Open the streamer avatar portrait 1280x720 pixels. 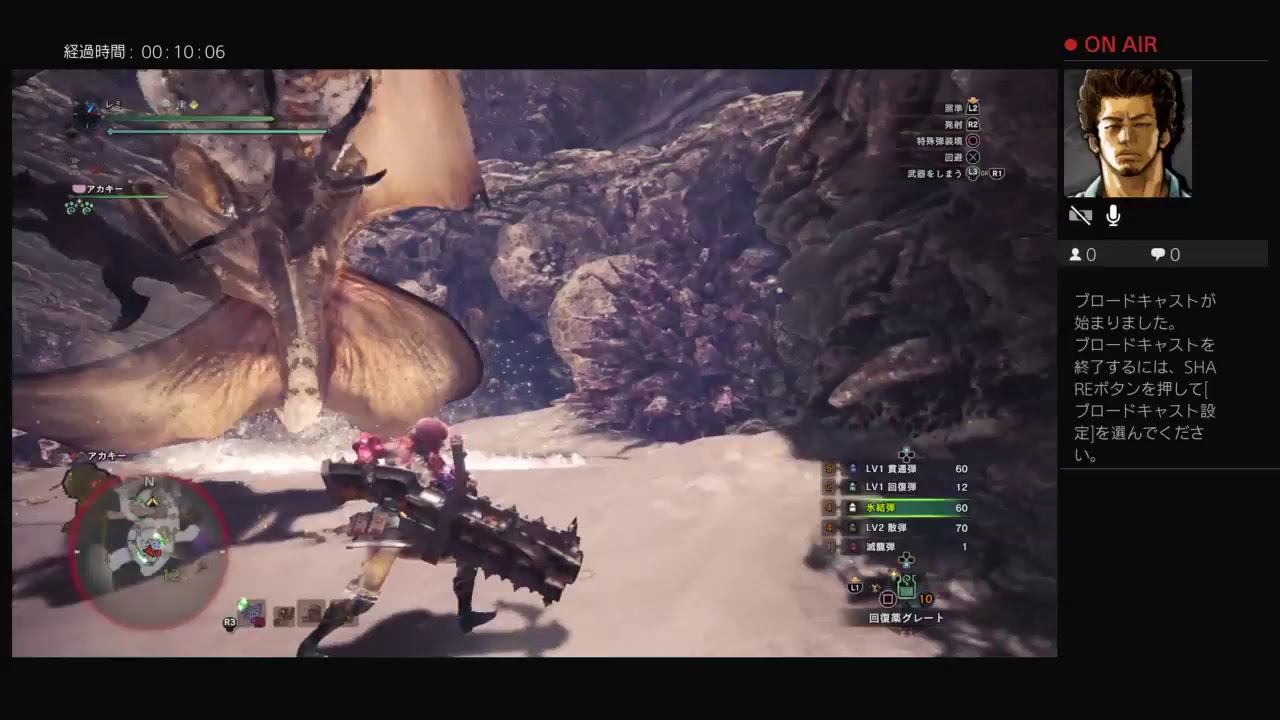pos(1128,134)
